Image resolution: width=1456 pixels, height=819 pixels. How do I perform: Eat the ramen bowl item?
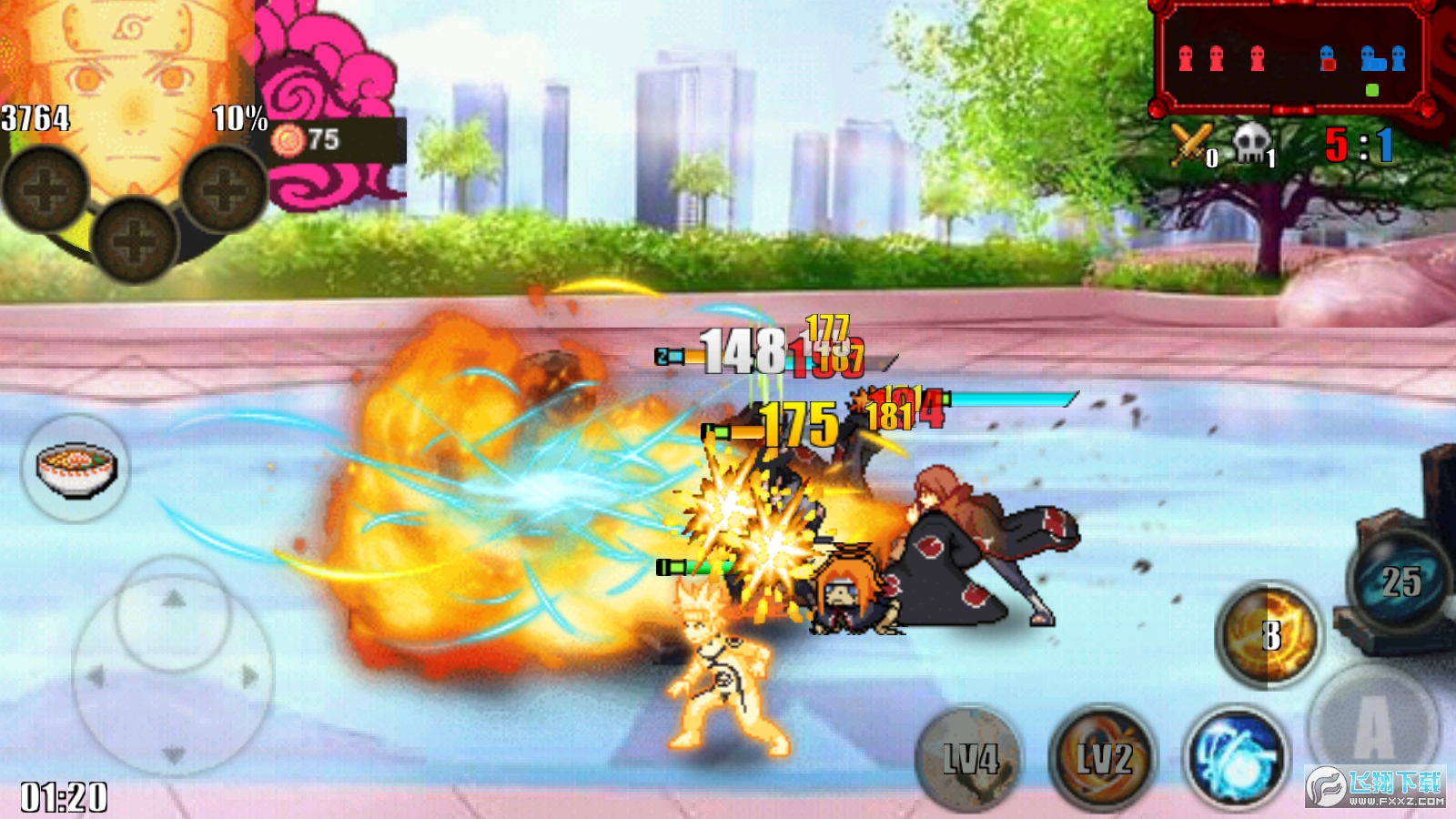click(x=76, y=468)
